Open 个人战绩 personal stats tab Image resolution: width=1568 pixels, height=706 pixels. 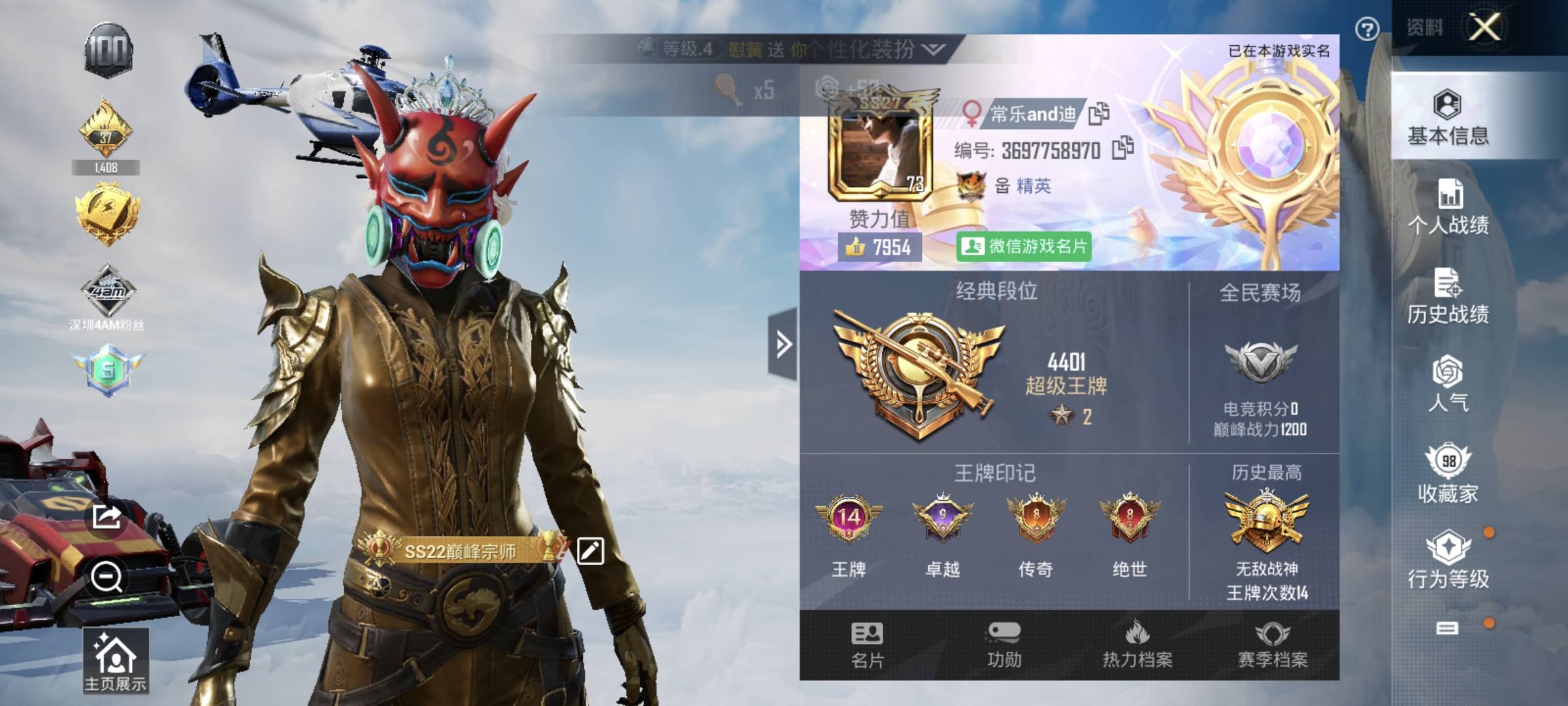point(1448,207)
